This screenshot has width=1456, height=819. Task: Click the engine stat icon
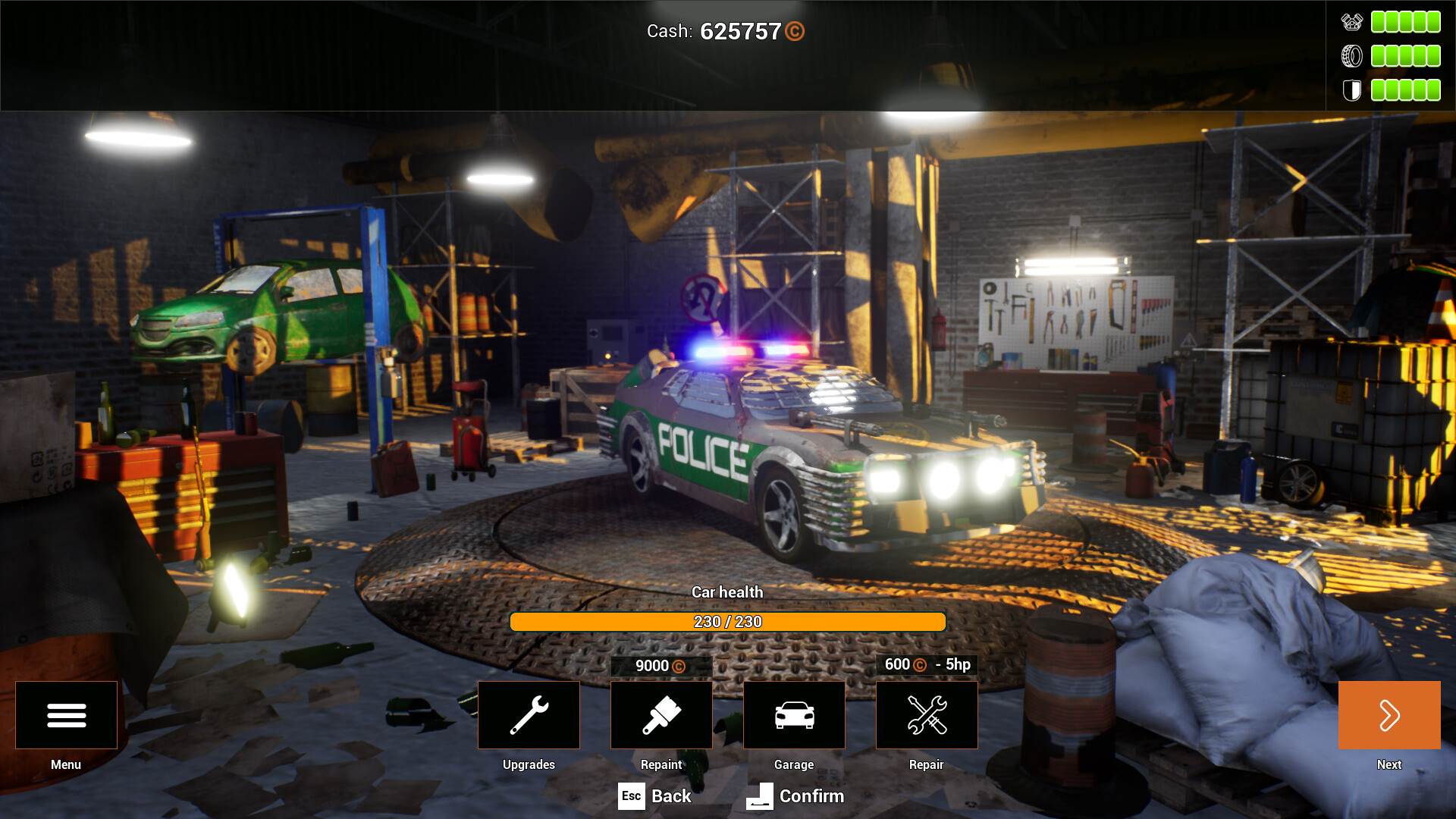click(1351, 21)
